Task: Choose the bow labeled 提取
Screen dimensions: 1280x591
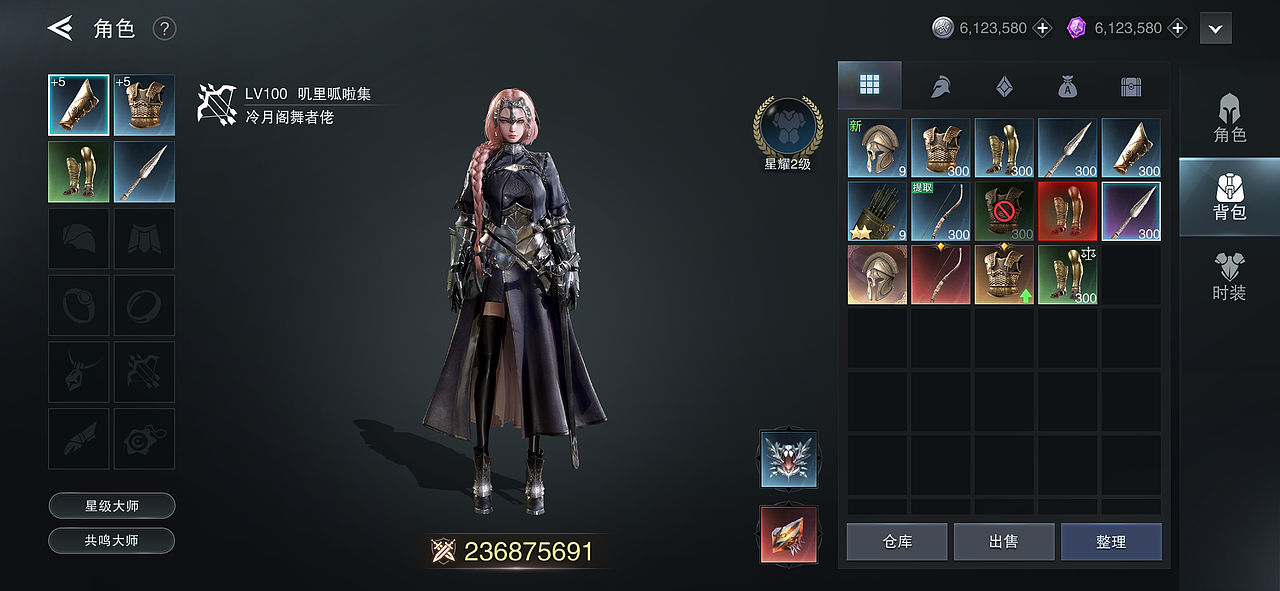Action: pos(940,211)
